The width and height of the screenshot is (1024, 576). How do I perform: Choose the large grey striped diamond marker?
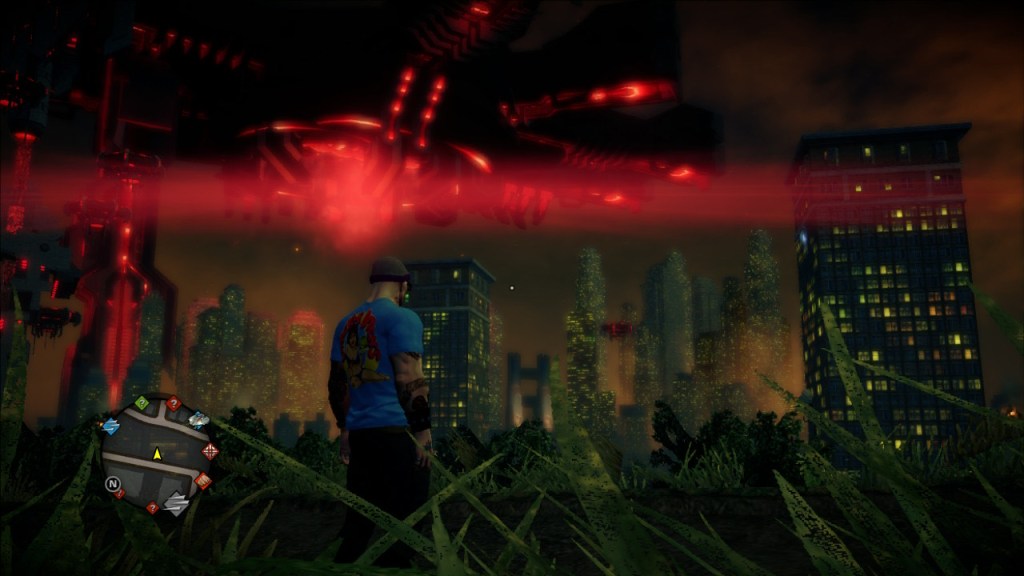coord(176,504)
